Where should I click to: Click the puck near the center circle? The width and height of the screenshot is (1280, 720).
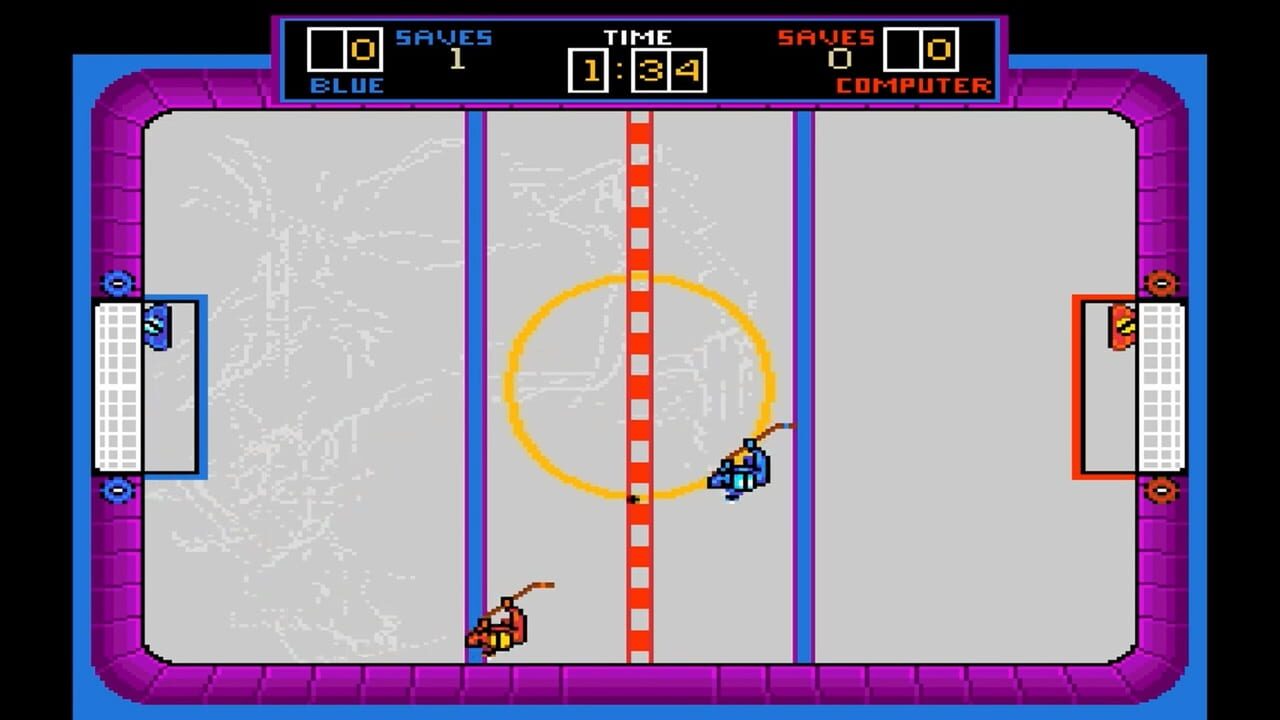(x=633, y=500)
